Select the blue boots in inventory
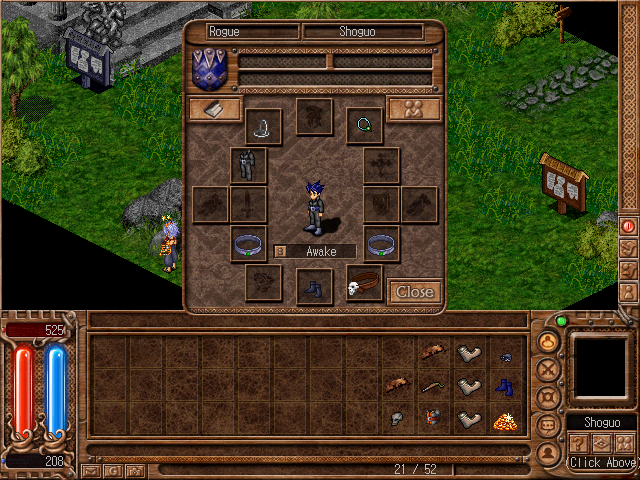The height and width of the screenshot is (480, 640). [503, 386]
